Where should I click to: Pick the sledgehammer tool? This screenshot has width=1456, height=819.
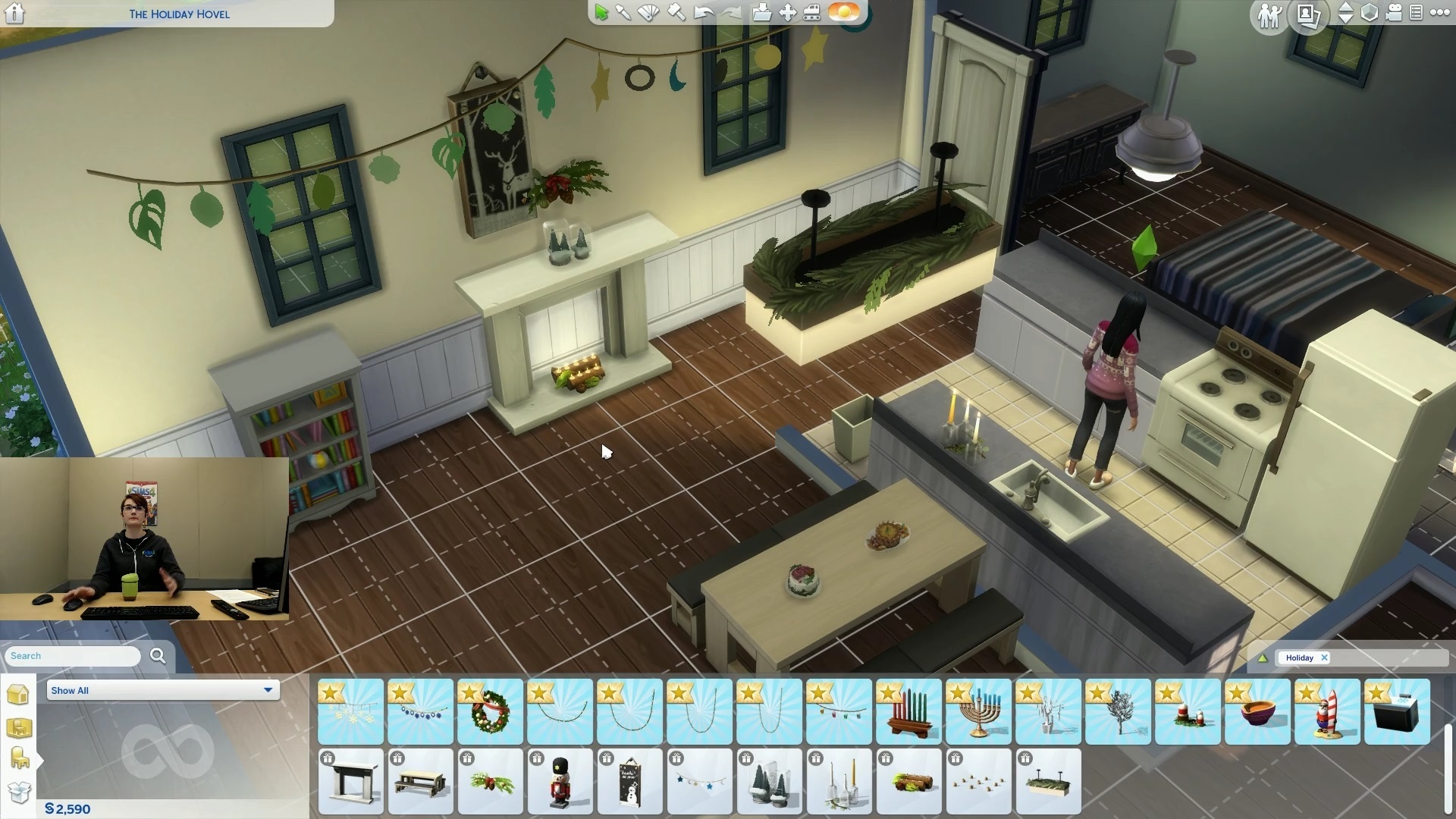tap(676, 13)
